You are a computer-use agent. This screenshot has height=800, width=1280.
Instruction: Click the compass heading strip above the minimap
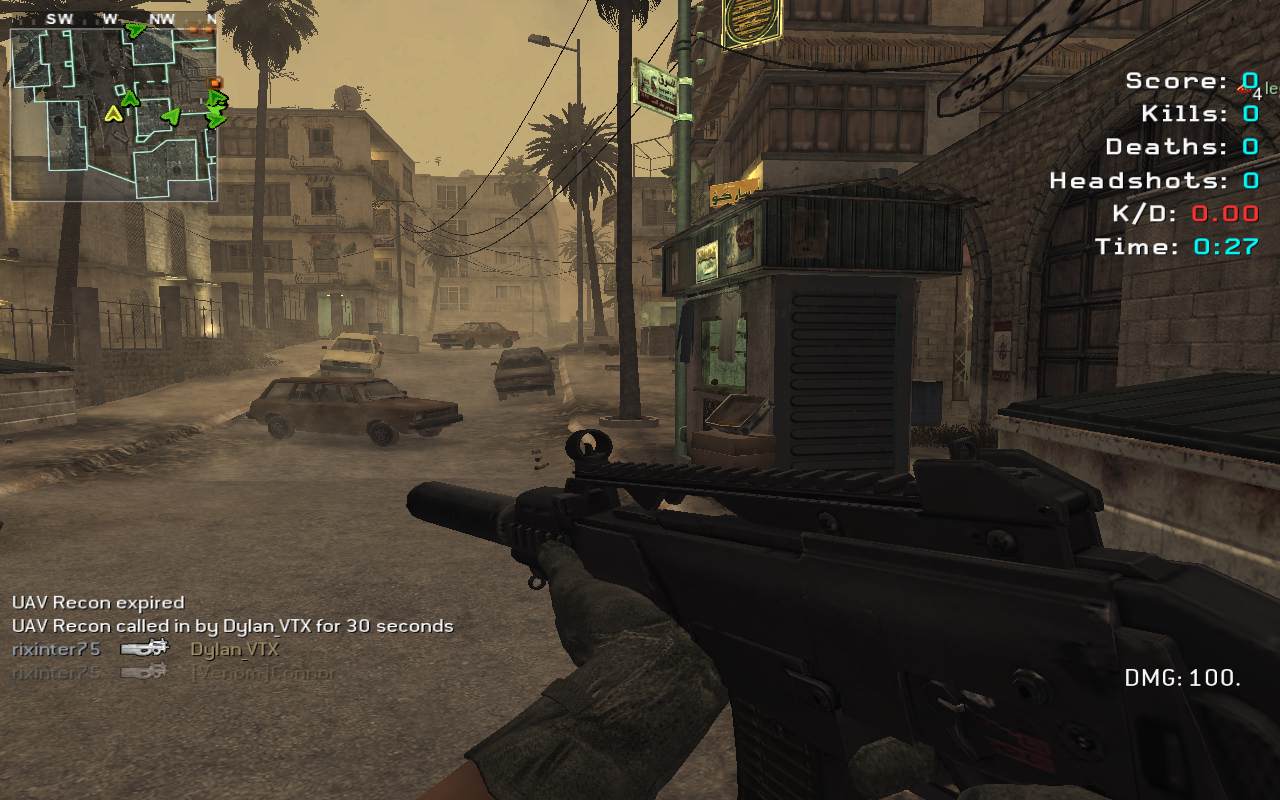pos(113,19)
